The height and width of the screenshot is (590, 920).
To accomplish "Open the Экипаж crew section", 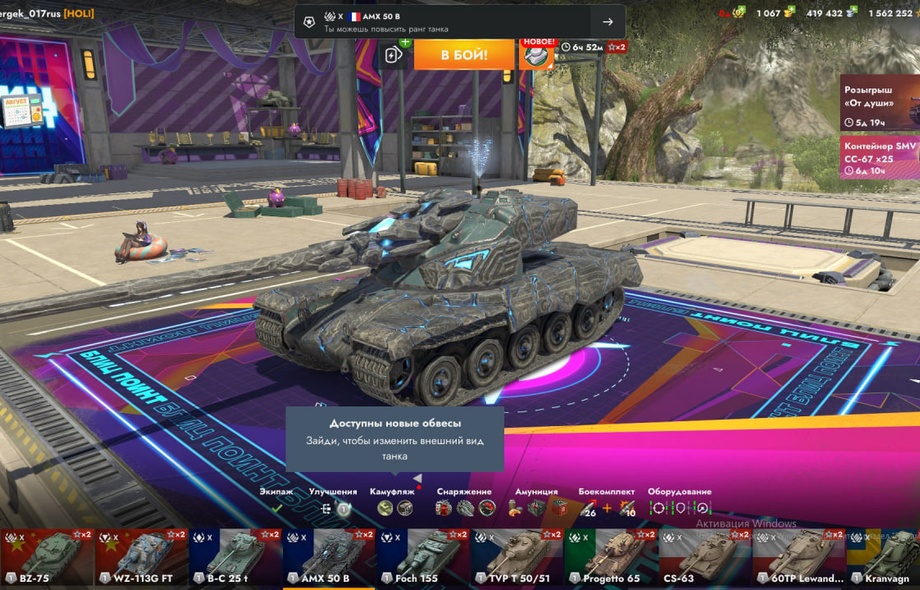I will (277, 501).
